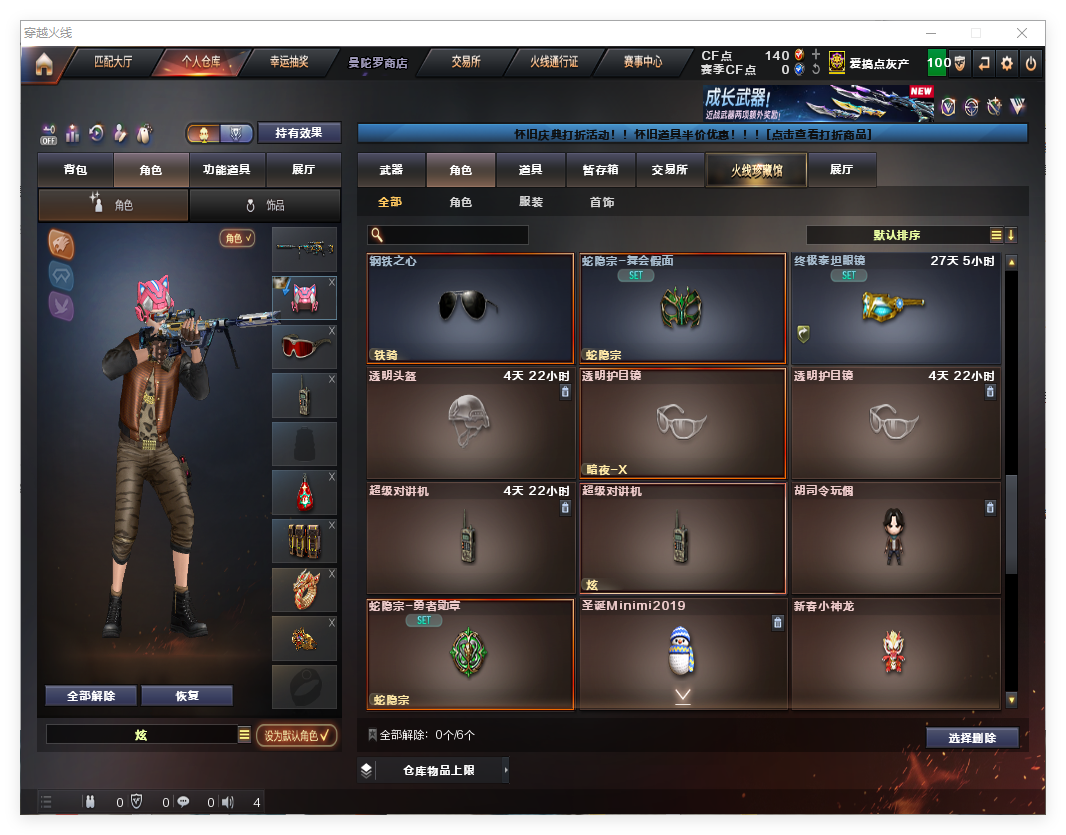
Task: Open 赛事中心 tournament center
Action: coord(642,62)
